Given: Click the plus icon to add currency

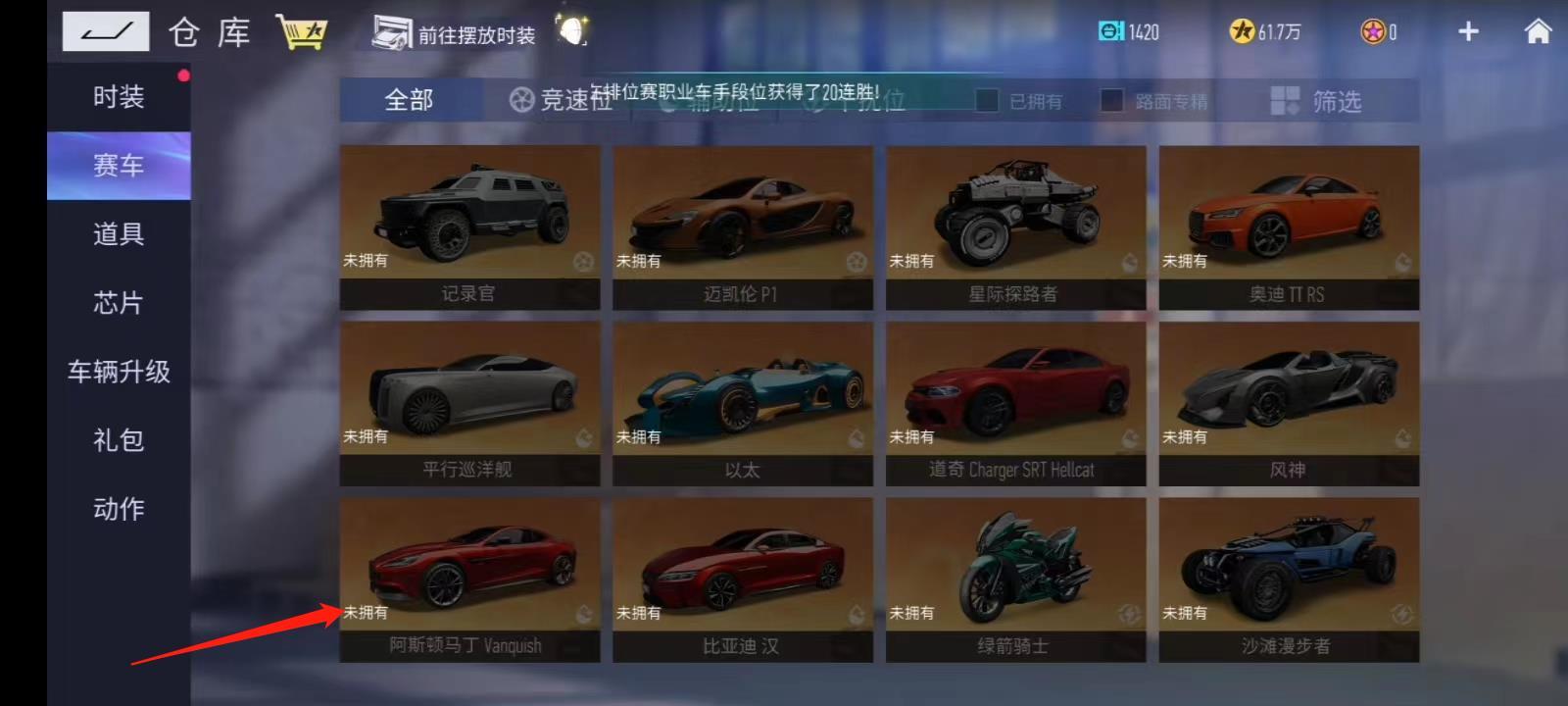Looking at the screenshot, I should [1468, 30].
